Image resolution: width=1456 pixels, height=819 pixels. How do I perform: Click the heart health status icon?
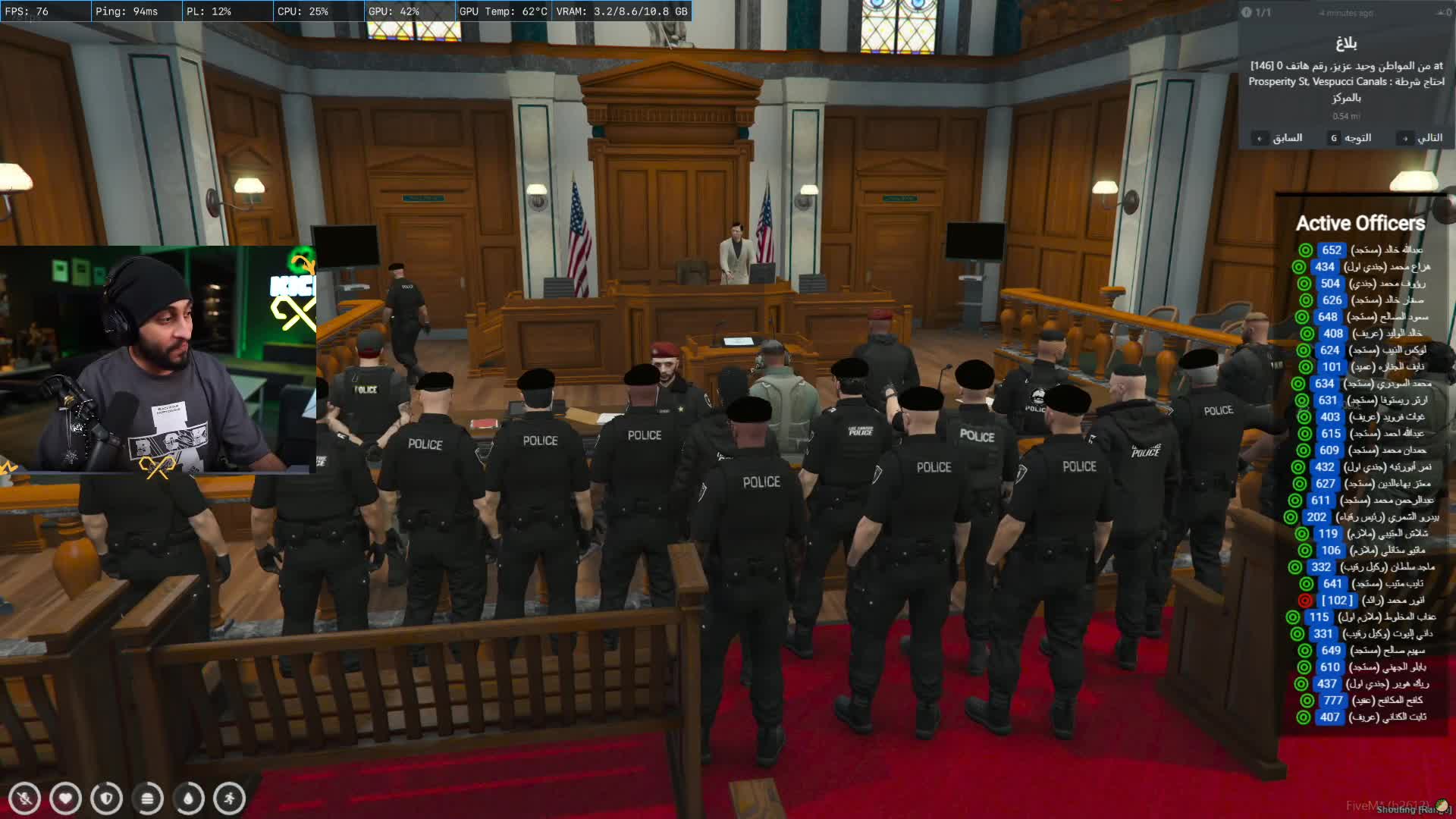(65, 799)
